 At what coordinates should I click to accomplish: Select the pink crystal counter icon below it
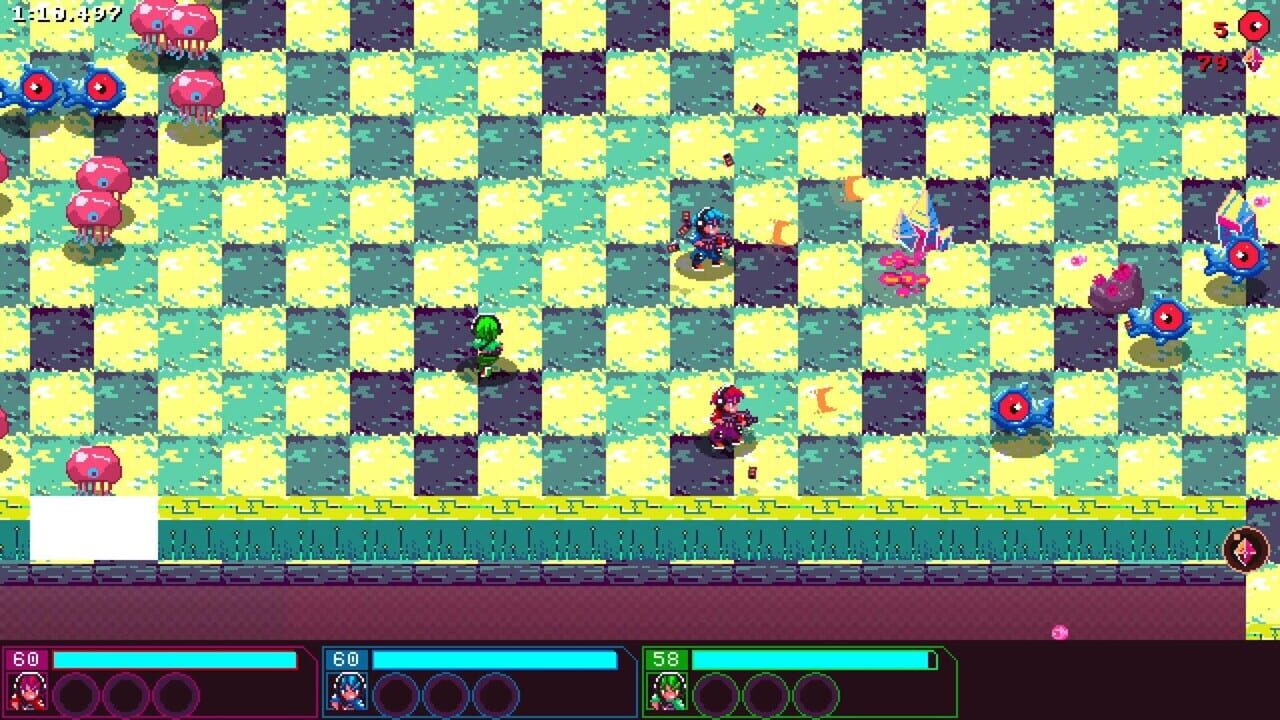(1253, 60)
